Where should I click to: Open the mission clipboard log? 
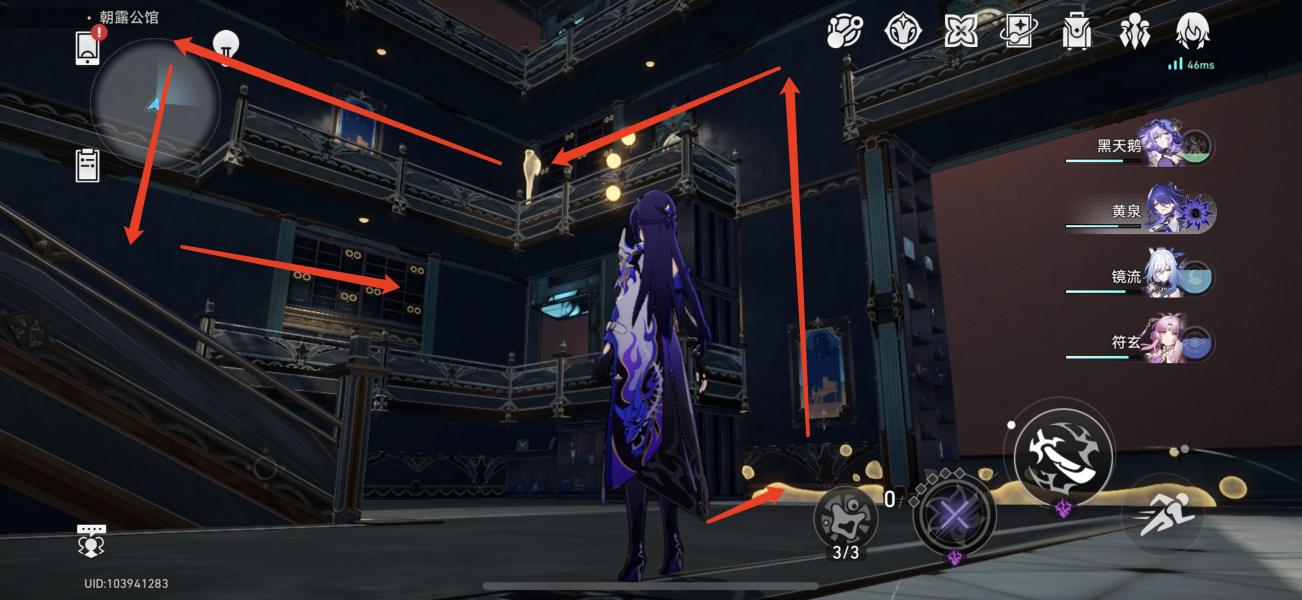click(88, 165)
